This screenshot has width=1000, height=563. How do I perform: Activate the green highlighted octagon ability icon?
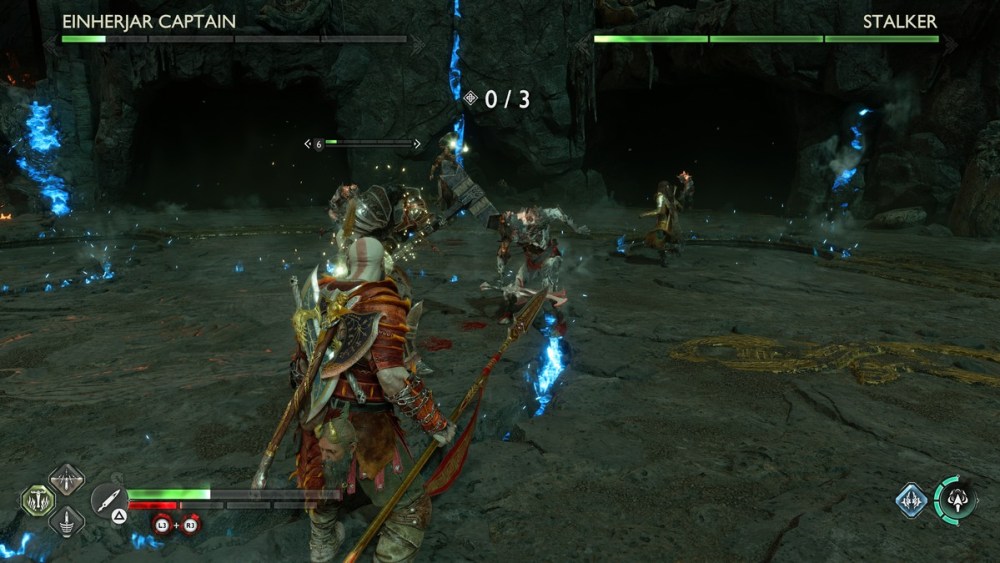[38, 500]
